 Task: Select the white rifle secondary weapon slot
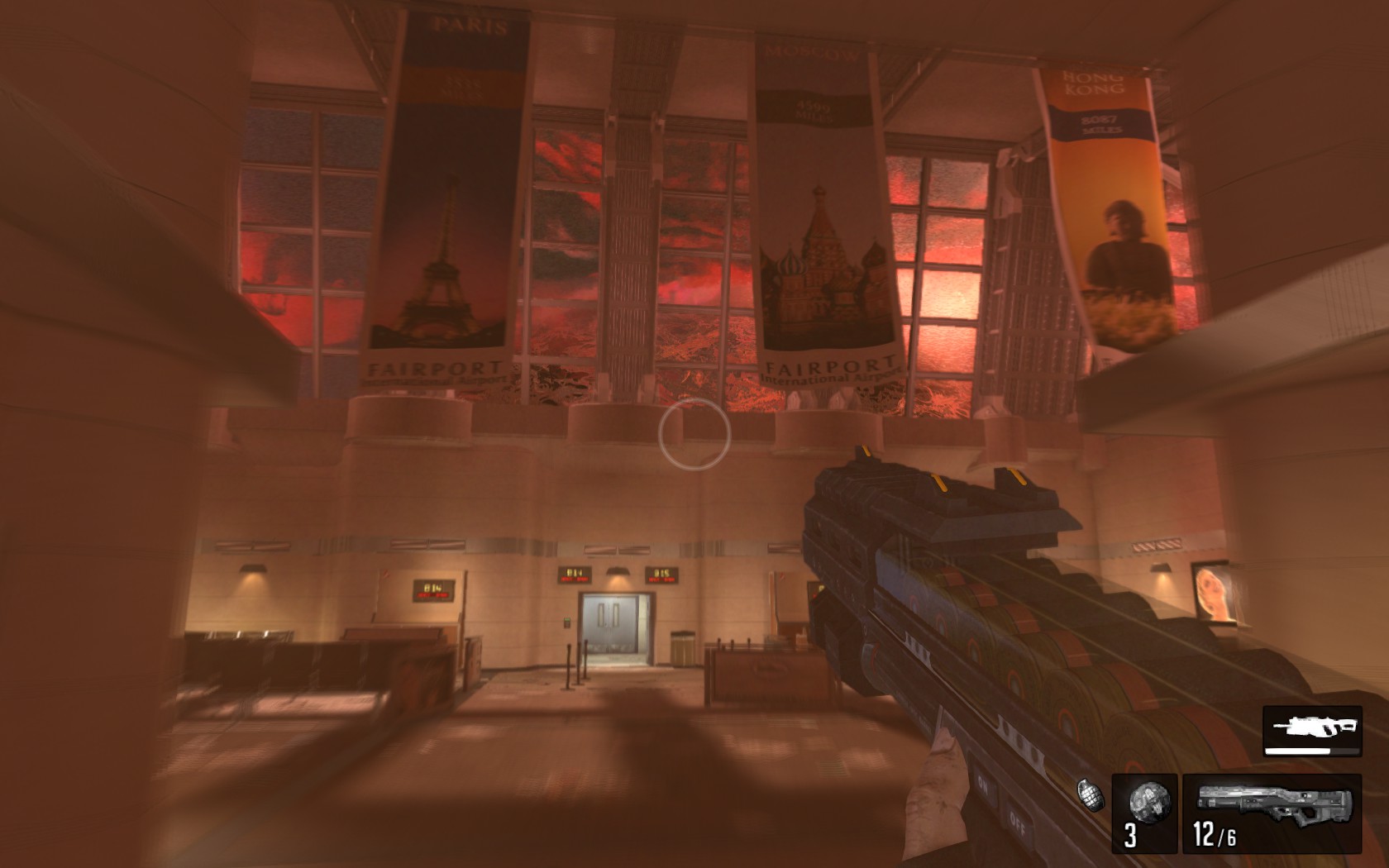point(1312,730)
